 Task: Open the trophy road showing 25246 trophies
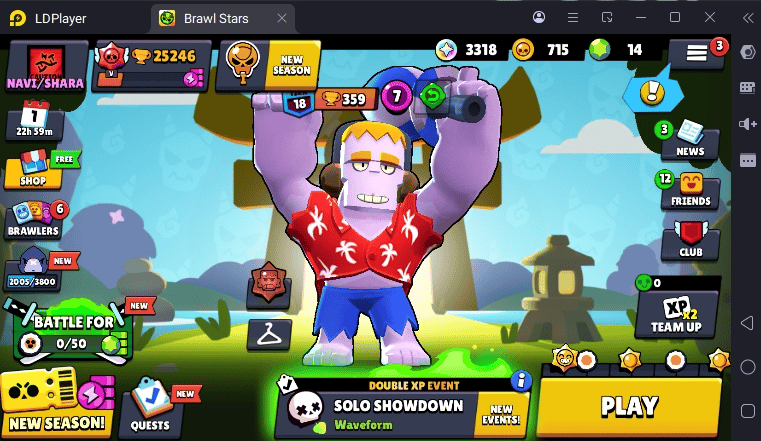point(152,66)
